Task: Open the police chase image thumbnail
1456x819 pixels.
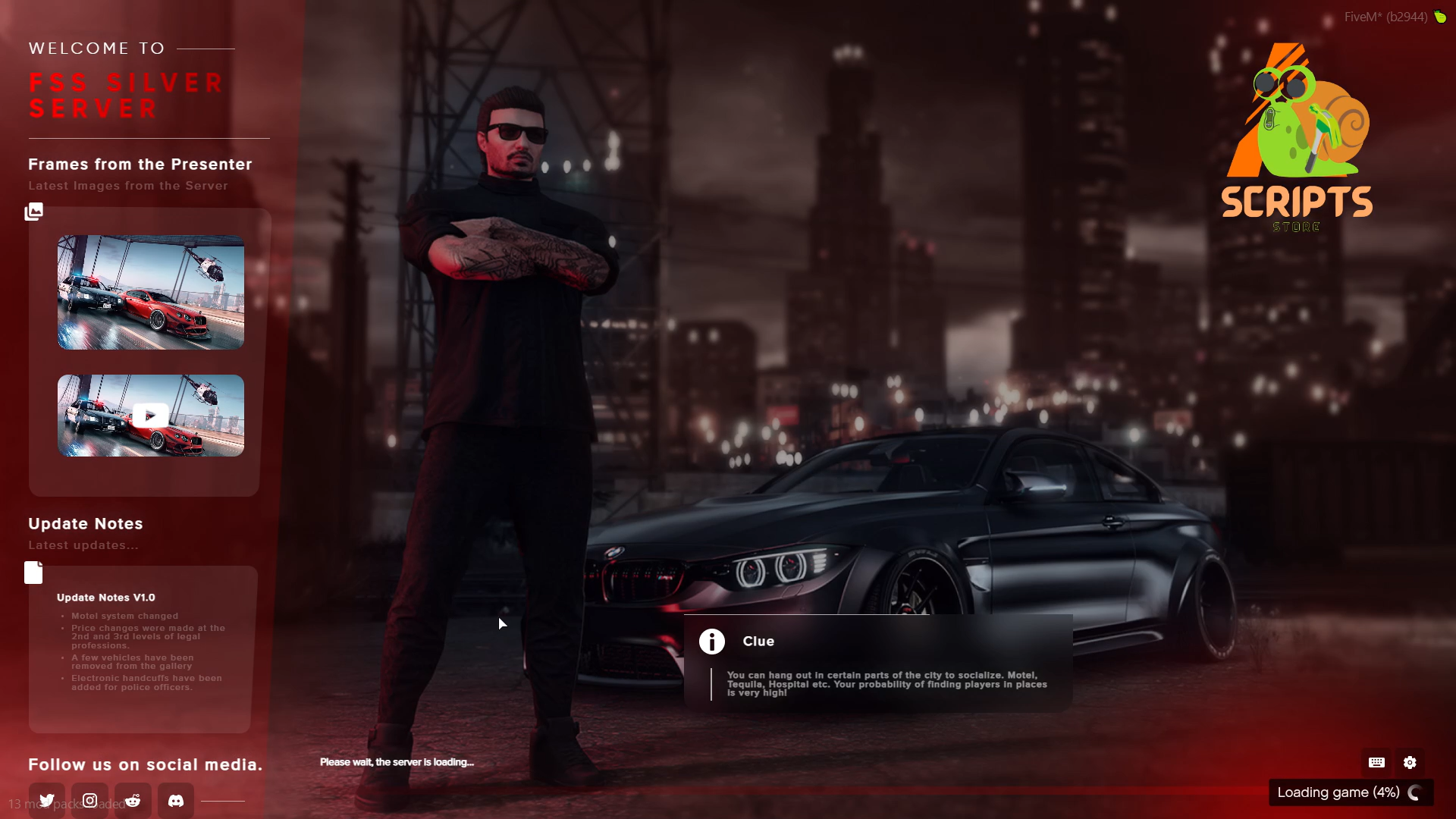Action: pyautogui.click(x=150, y=292)
